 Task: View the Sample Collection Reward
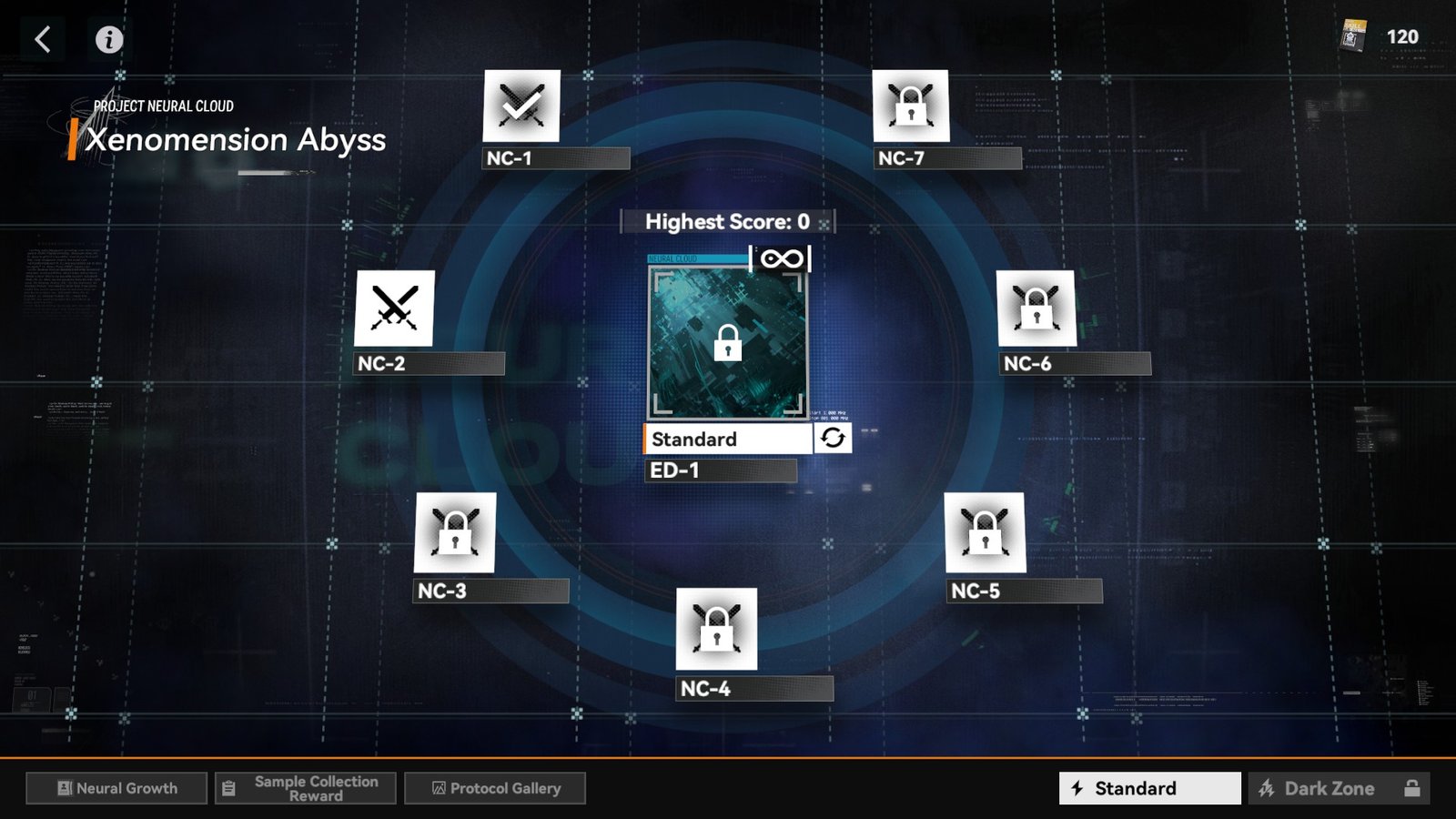pyautogui.click(x=306, y=788)
